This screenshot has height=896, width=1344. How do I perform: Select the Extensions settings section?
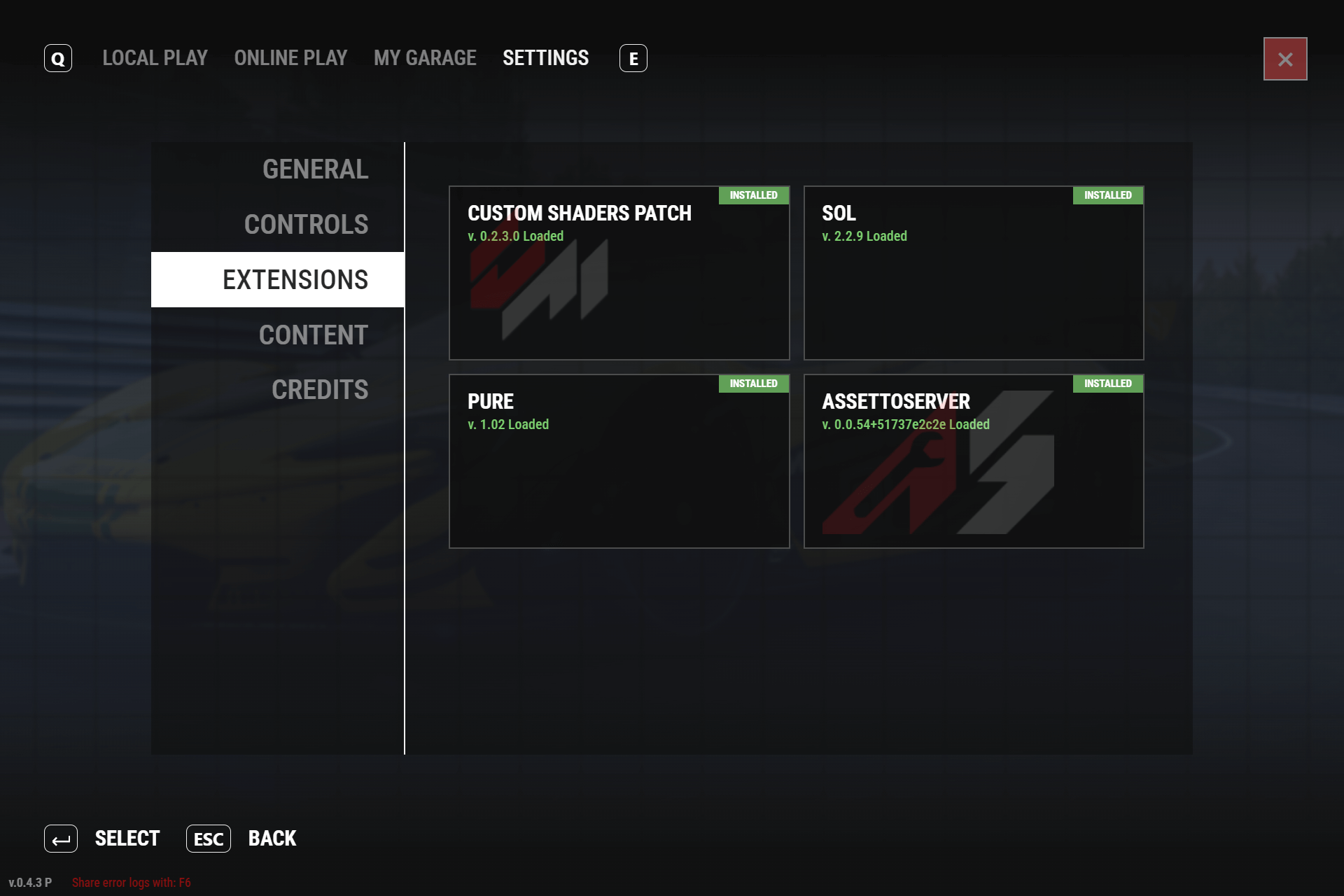[295, 280]
